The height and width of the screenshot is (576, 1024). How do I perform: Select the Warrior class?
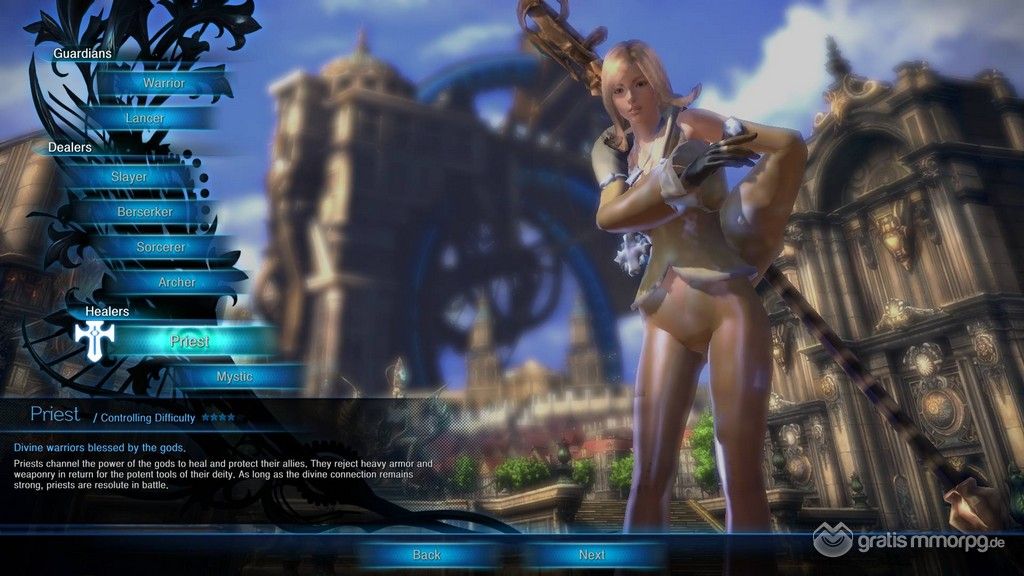pos(163,83)
